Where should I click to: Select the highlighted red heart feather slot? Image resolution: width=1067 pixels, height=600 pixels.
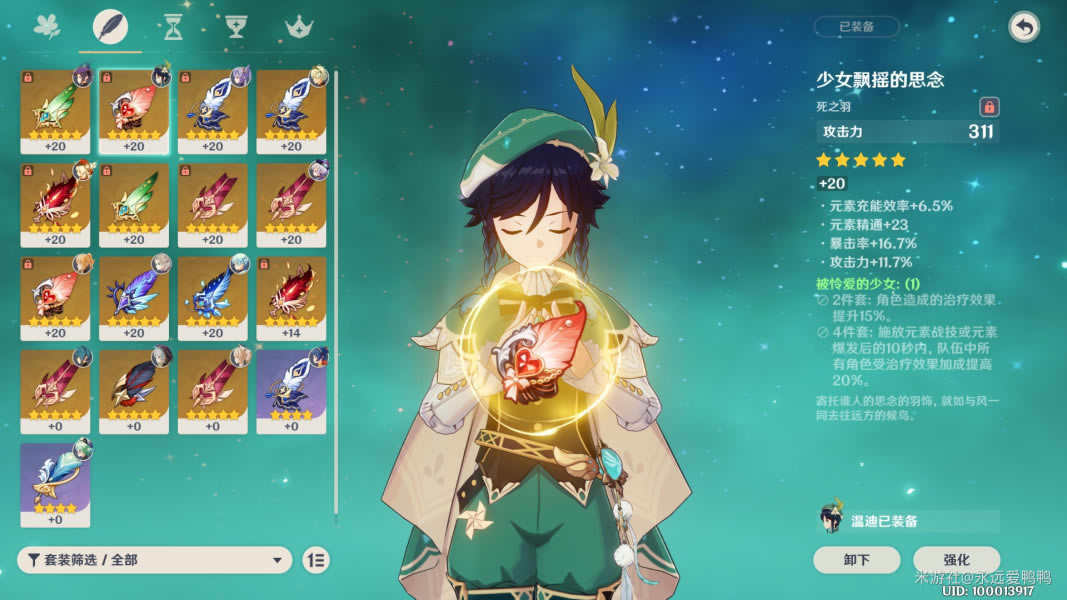click(x=134, y=111)
